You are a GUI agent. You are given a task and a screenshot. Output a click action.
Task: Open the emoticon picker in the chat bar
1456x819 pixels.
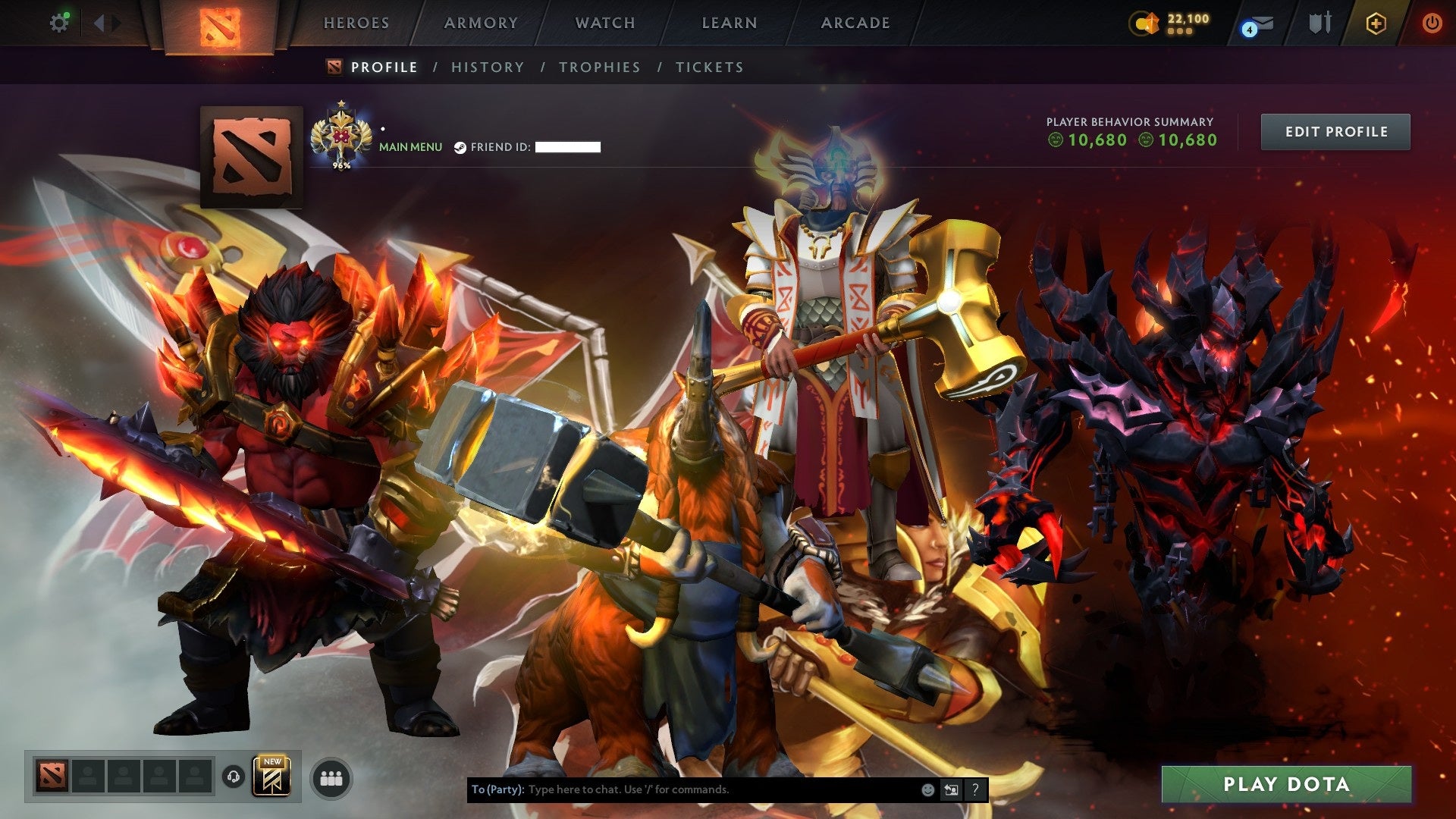(x=927, y=789)
